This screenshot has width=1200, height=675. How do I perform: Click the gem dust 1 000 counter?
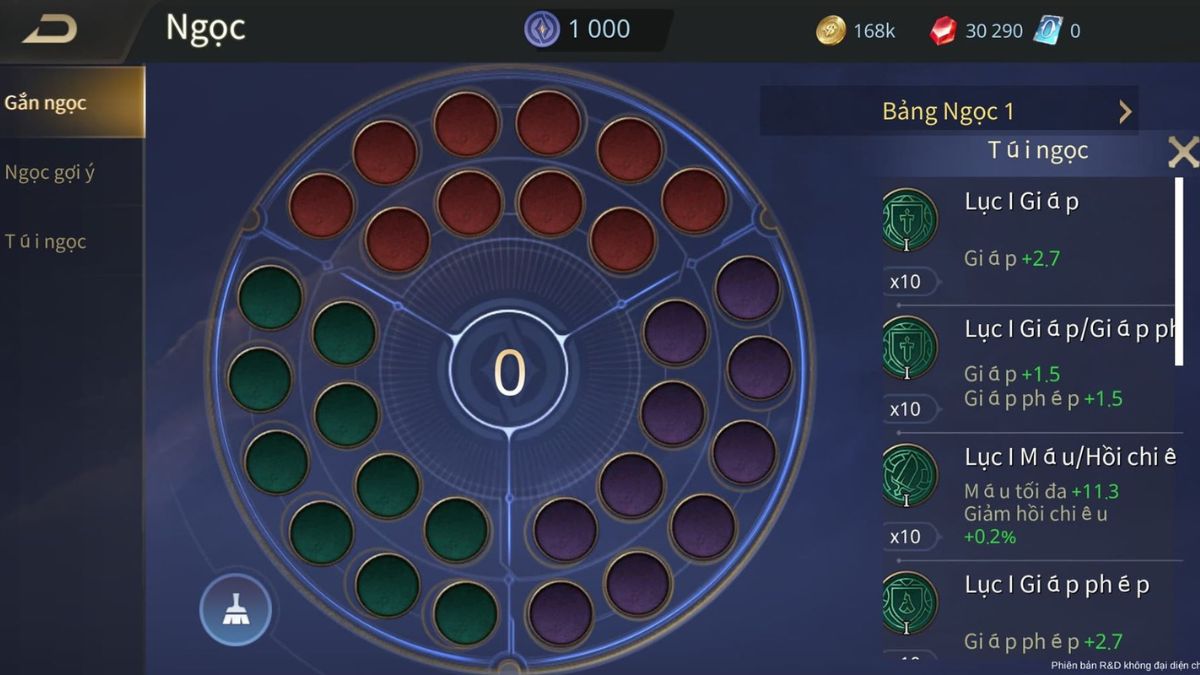580,30
